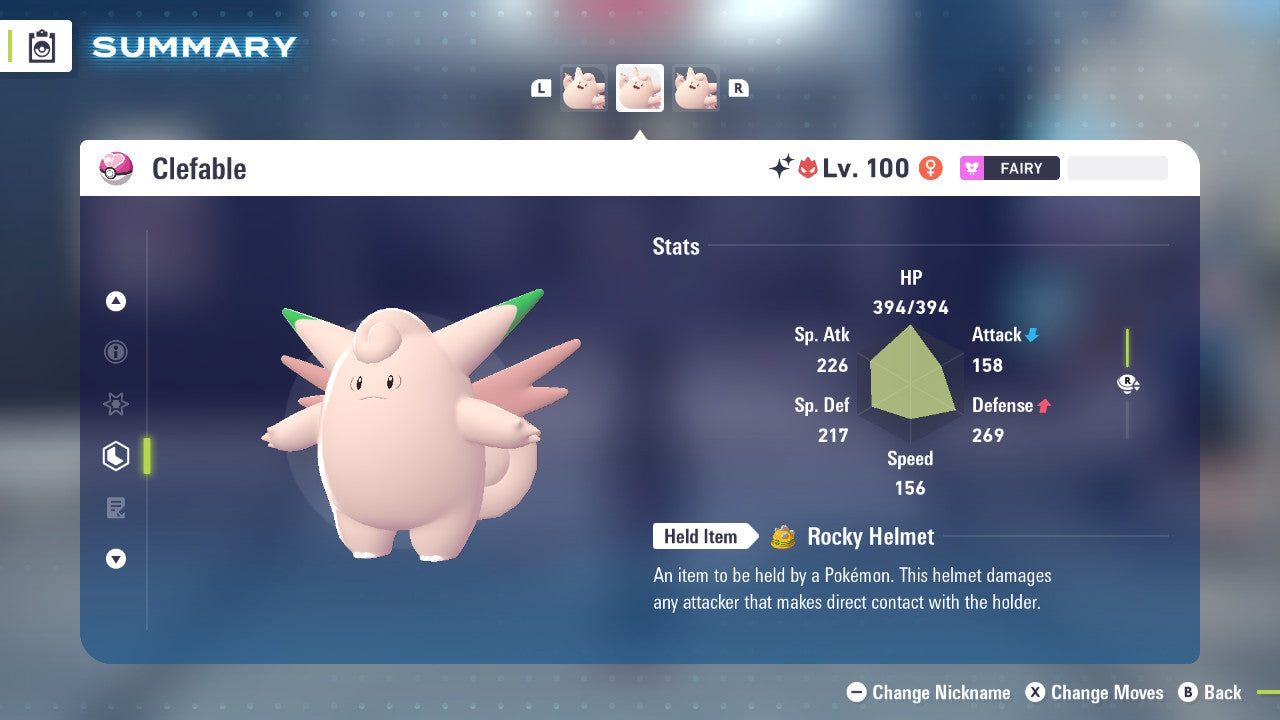Click the R next Pokémon chevron
The width and height of the screenshot is (1280, 720).
738,87
